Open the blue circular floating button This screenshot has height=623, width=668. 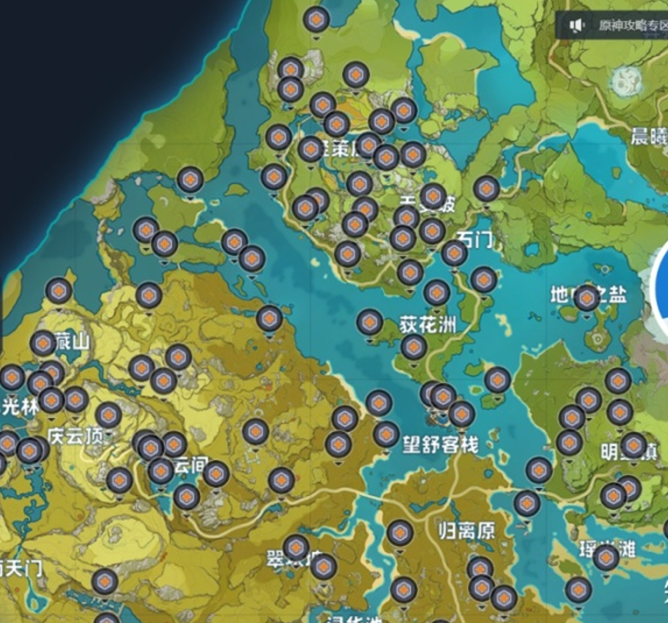click(x=660, y=289)
